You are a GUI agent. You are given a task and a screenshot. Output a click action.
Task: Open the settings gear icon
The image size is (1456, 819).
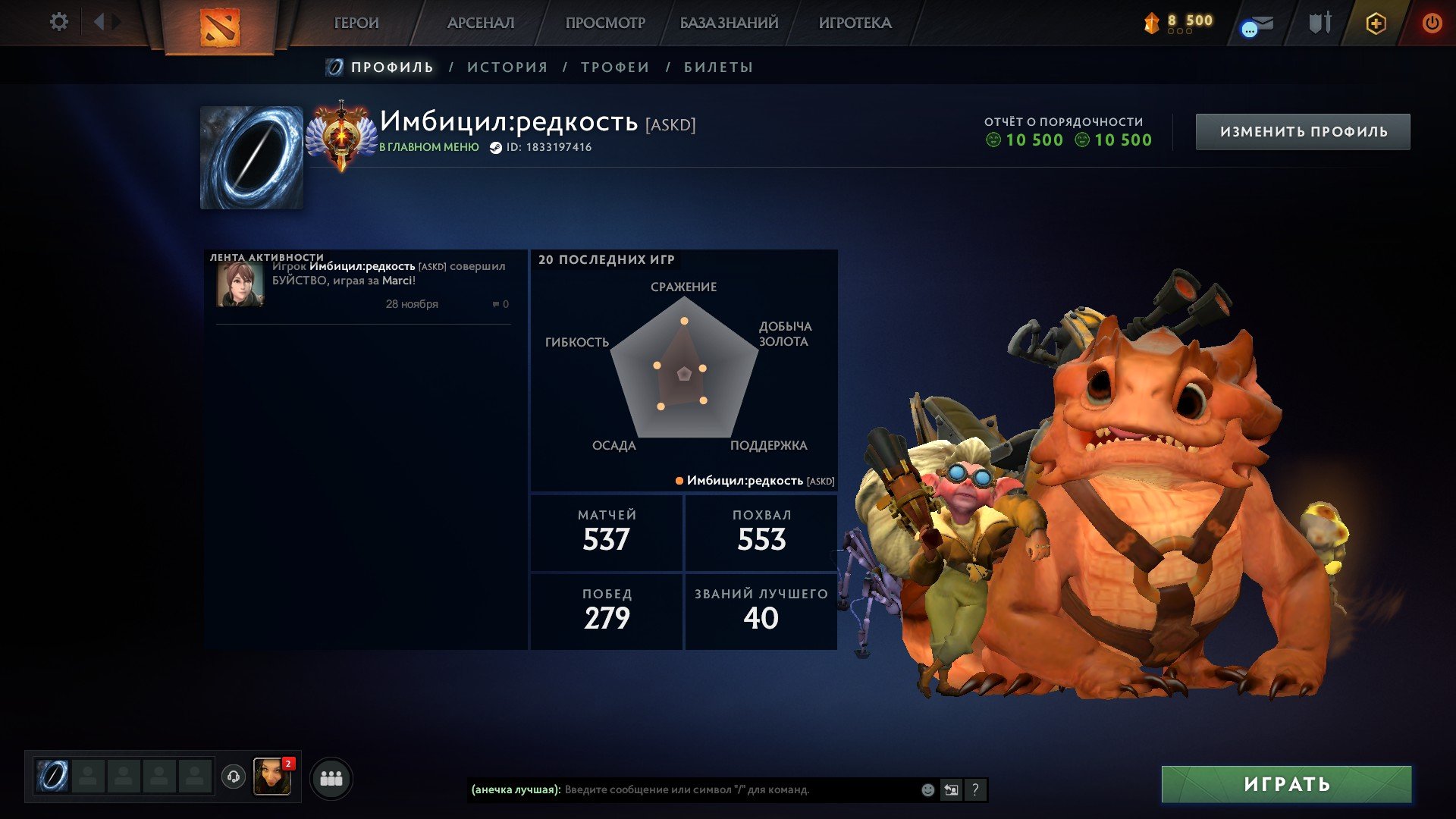(59, 22)
